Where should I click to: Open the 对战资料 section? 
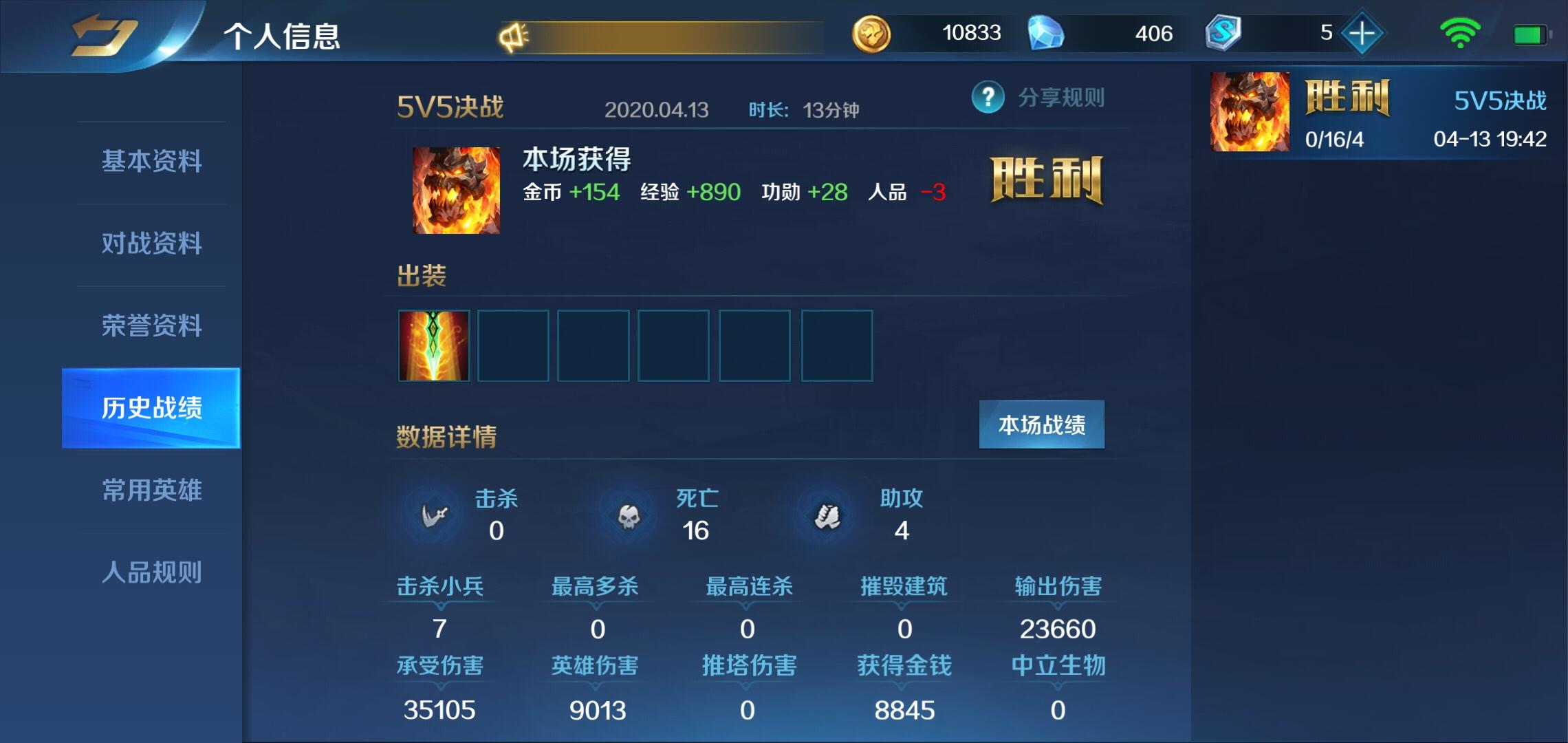[x=151, y=244]
